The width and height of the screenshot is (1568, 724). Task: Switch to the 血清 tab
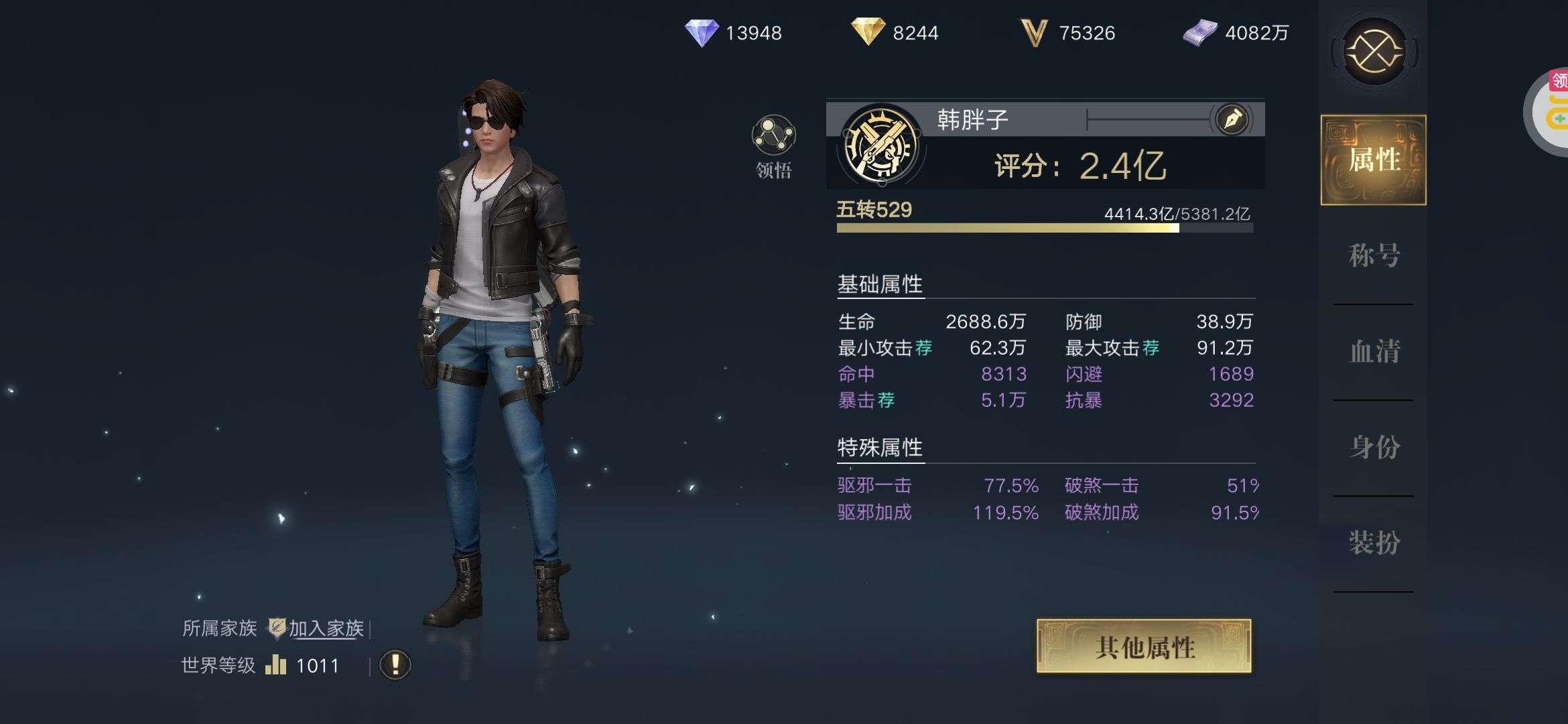pyautogui.click(x=1374, y=351)
